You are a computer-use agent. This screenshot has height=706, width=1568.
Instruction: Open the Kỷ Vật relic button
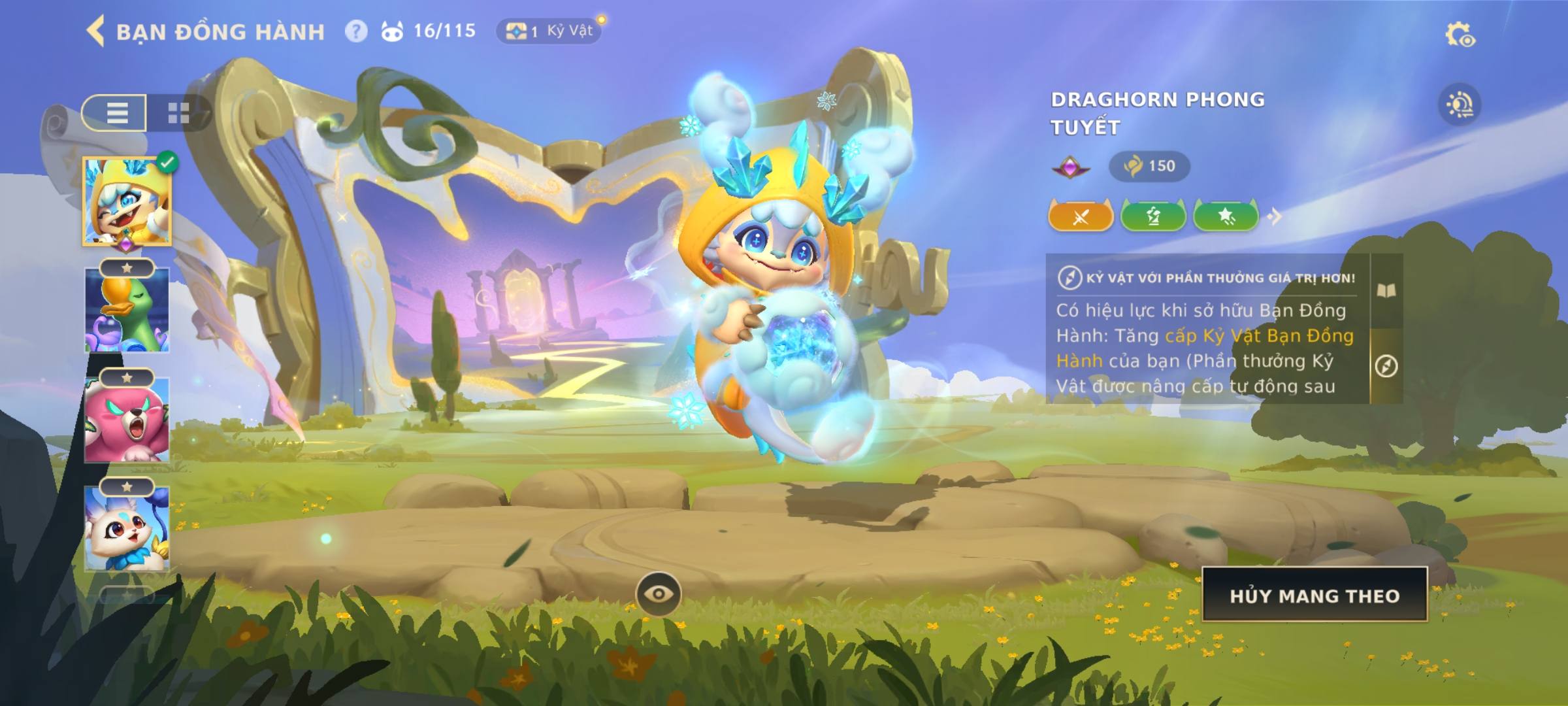549,31
